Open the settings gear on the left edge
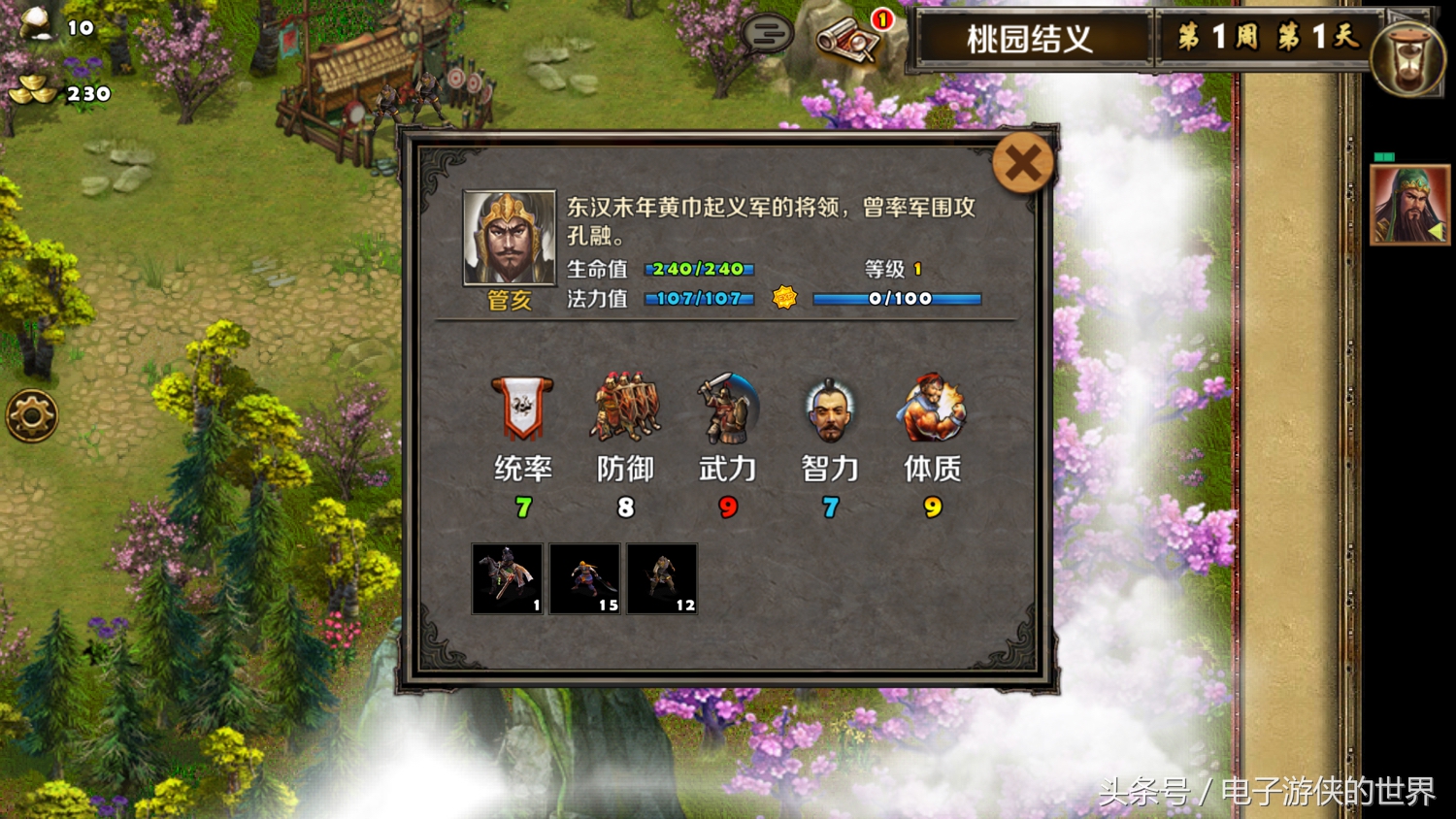Image resolution: width=1456 pixels, height=819 pixels. coord(32,413)
